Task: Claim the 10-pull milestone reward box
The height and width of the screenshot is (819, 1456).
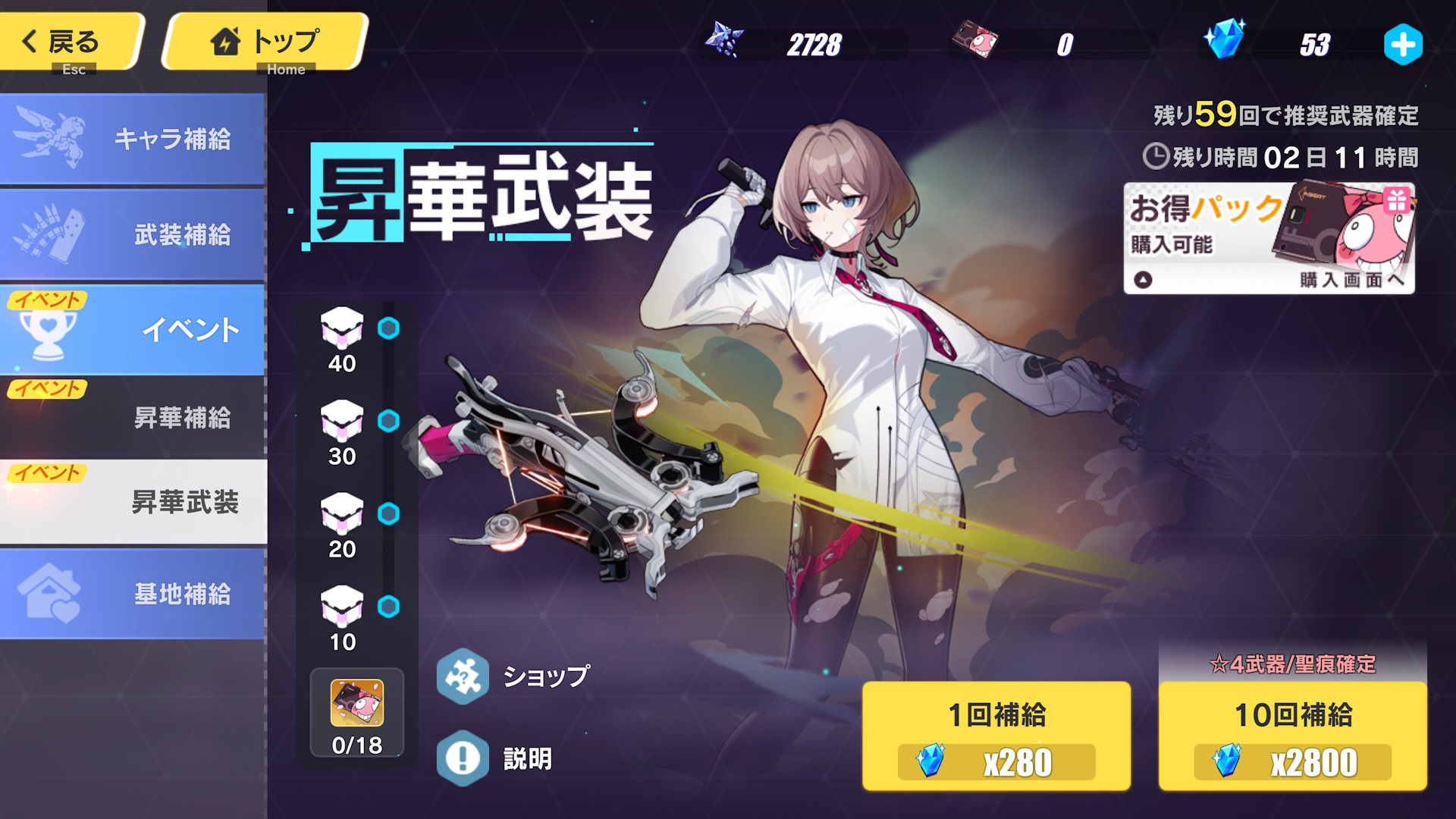Action: [342, 607]
